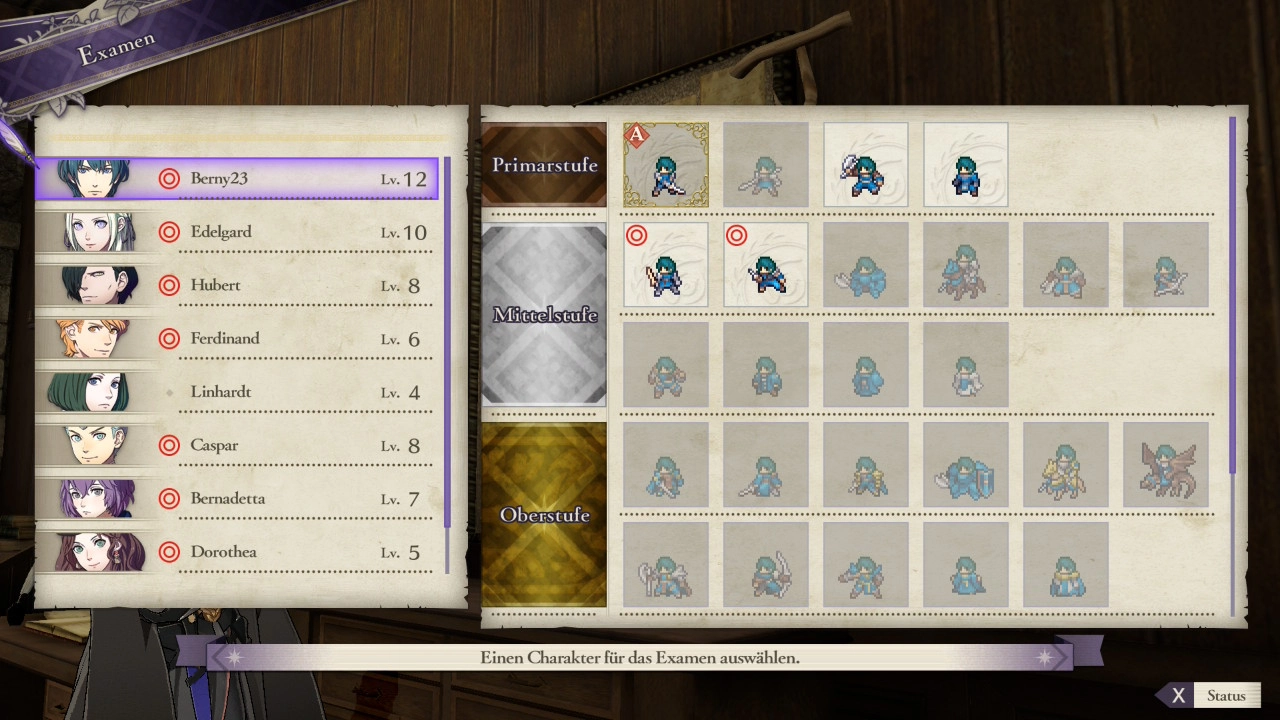Select the first Mittelstufe class with red target
This screenshot has height=720, width=1280.
(x=666, y=265)
